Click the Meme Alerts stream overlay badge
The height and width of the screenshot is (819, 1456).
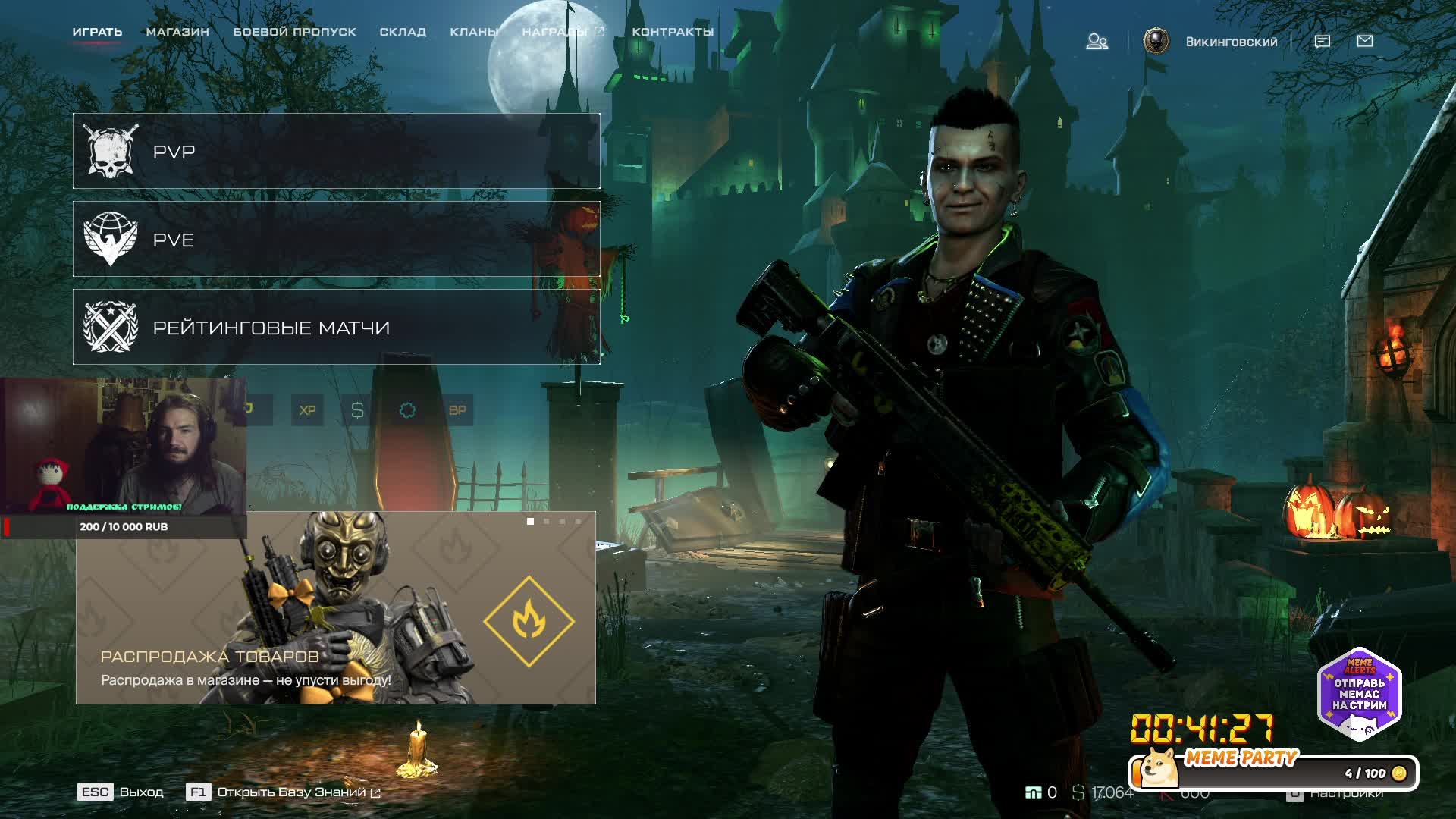(x=1359, y=692)
